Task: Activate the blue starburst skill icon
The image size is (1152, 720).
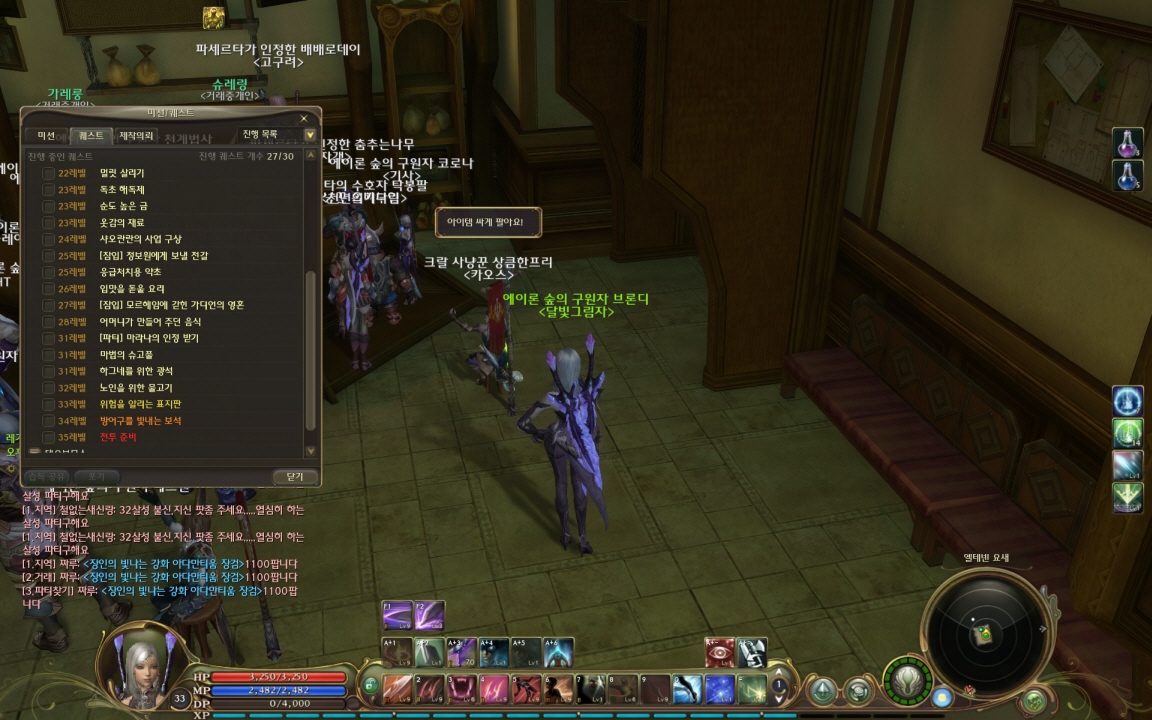Action: pyautogui.click(x=720, y=689)
